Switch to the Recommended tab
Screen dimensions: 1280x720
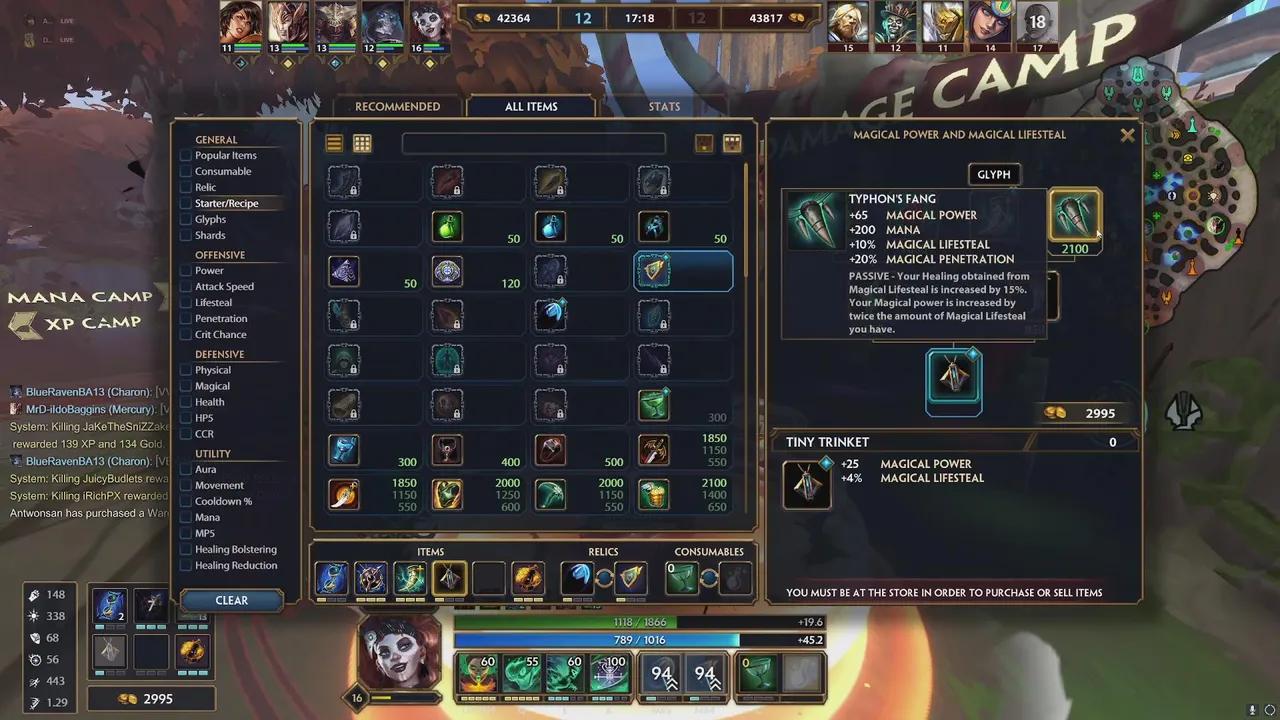point(397,107)
